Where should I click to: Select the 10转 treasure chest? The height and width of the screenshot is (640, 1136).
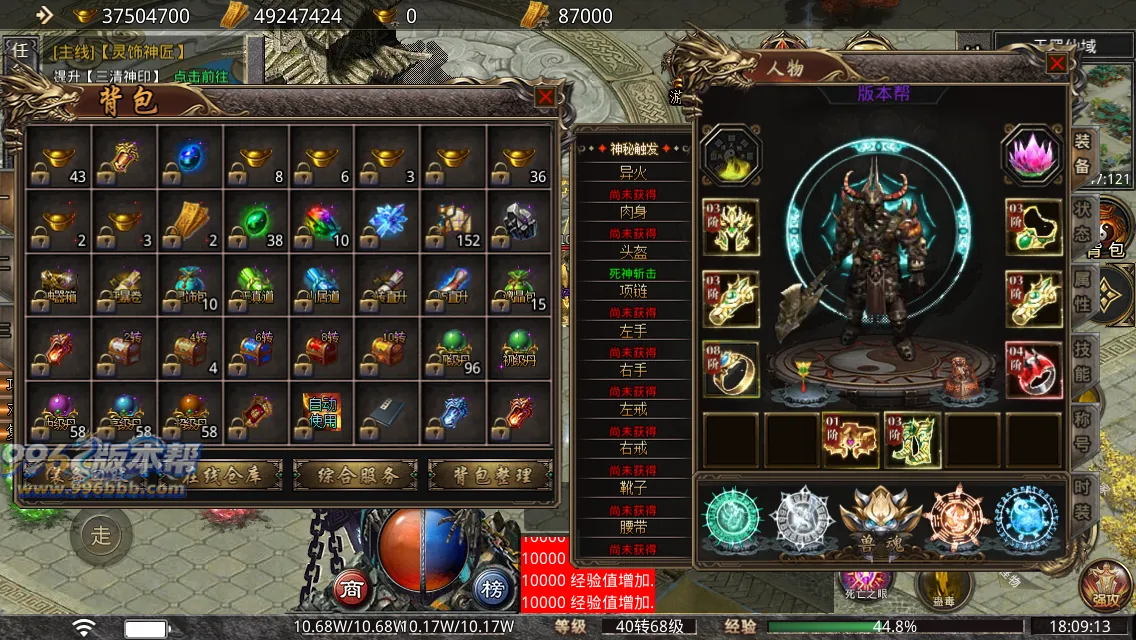click(387, 349)
